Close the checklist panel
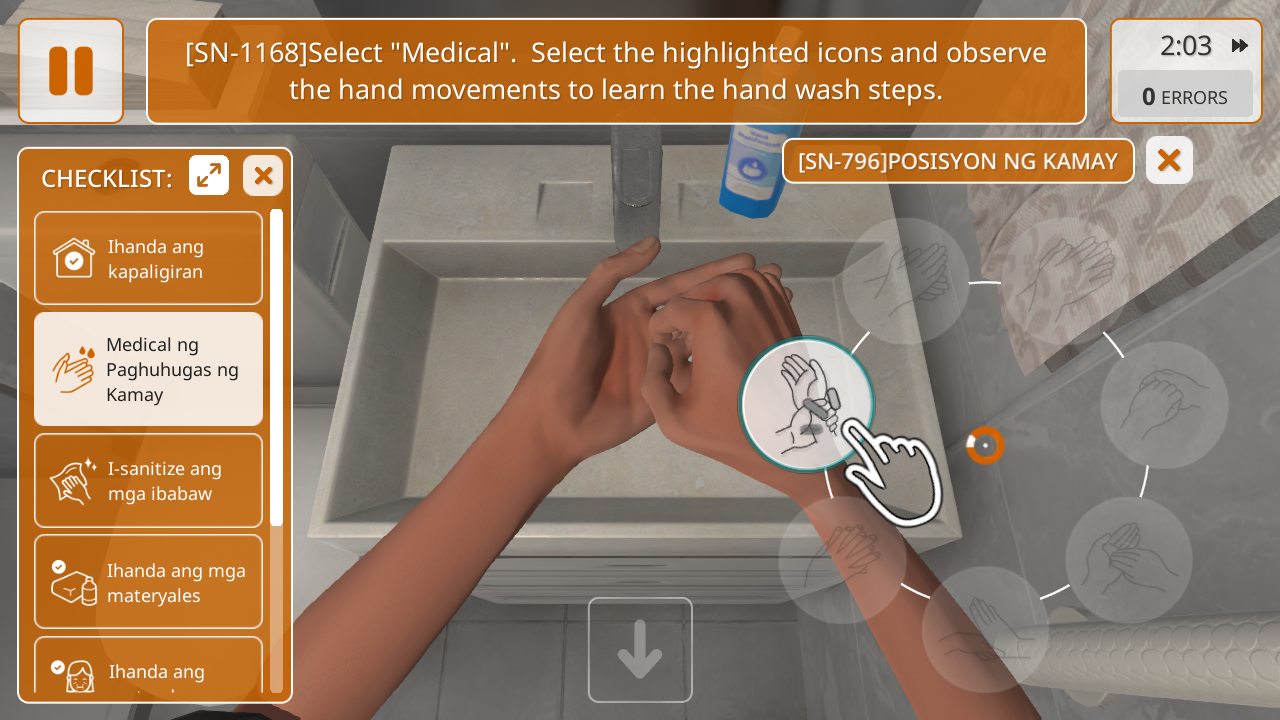Image resolution: width=1280 pixels, height=720 pixels. tap(263, 176)
